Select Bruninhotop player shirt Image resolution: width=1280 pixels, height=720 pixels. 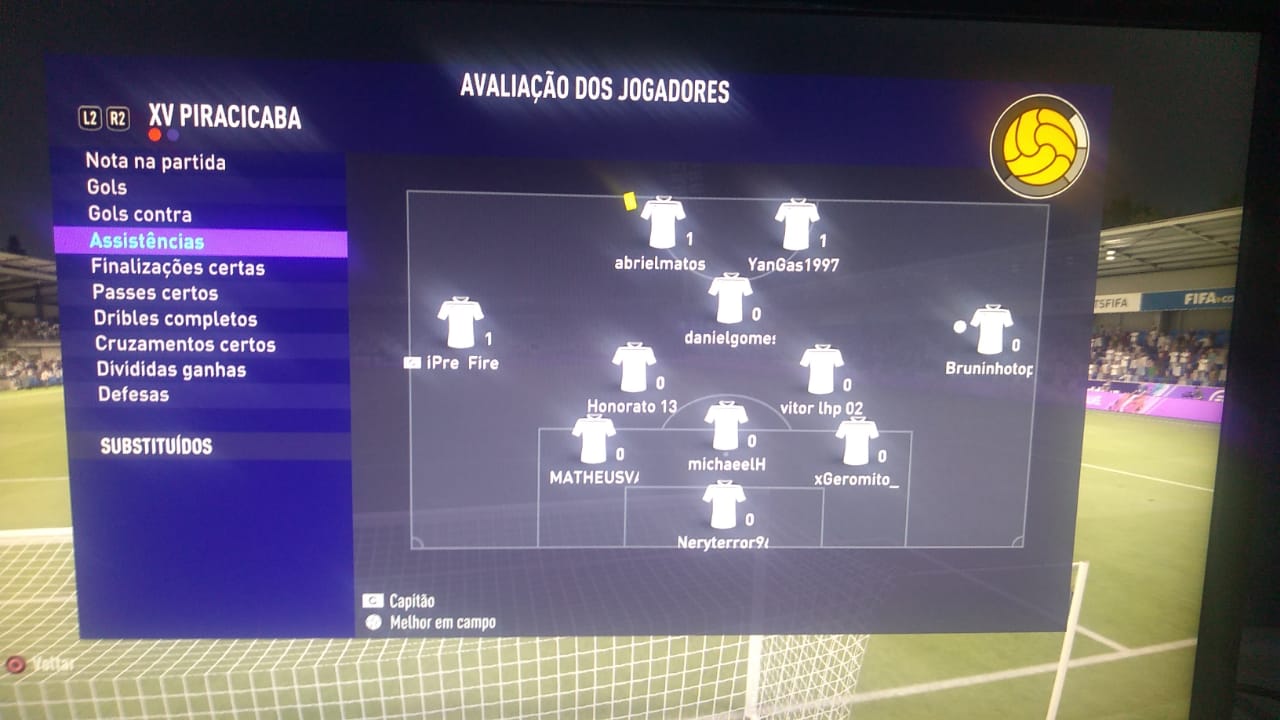(991, 330)
